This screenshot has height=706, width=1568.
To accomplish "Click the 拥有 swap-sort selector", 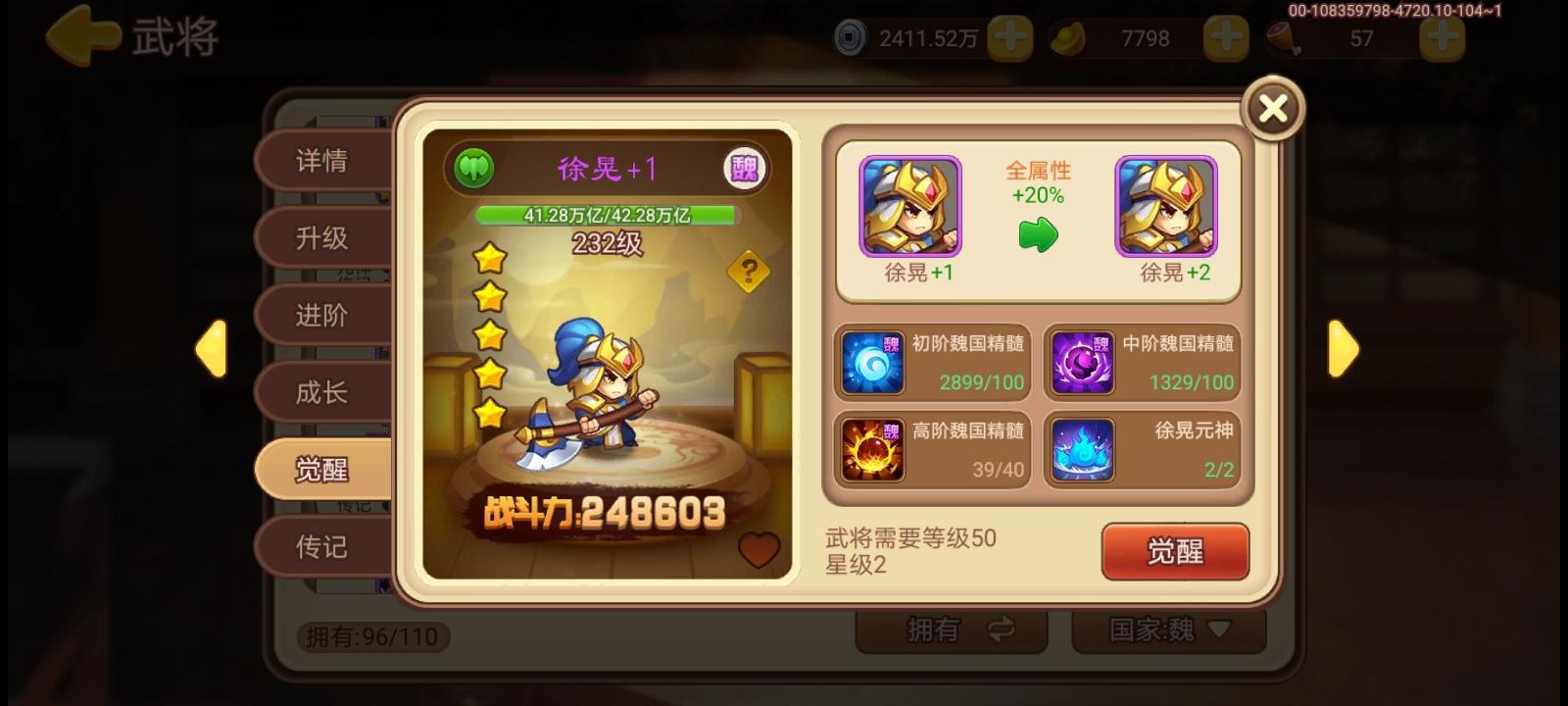I will point(951,630).
